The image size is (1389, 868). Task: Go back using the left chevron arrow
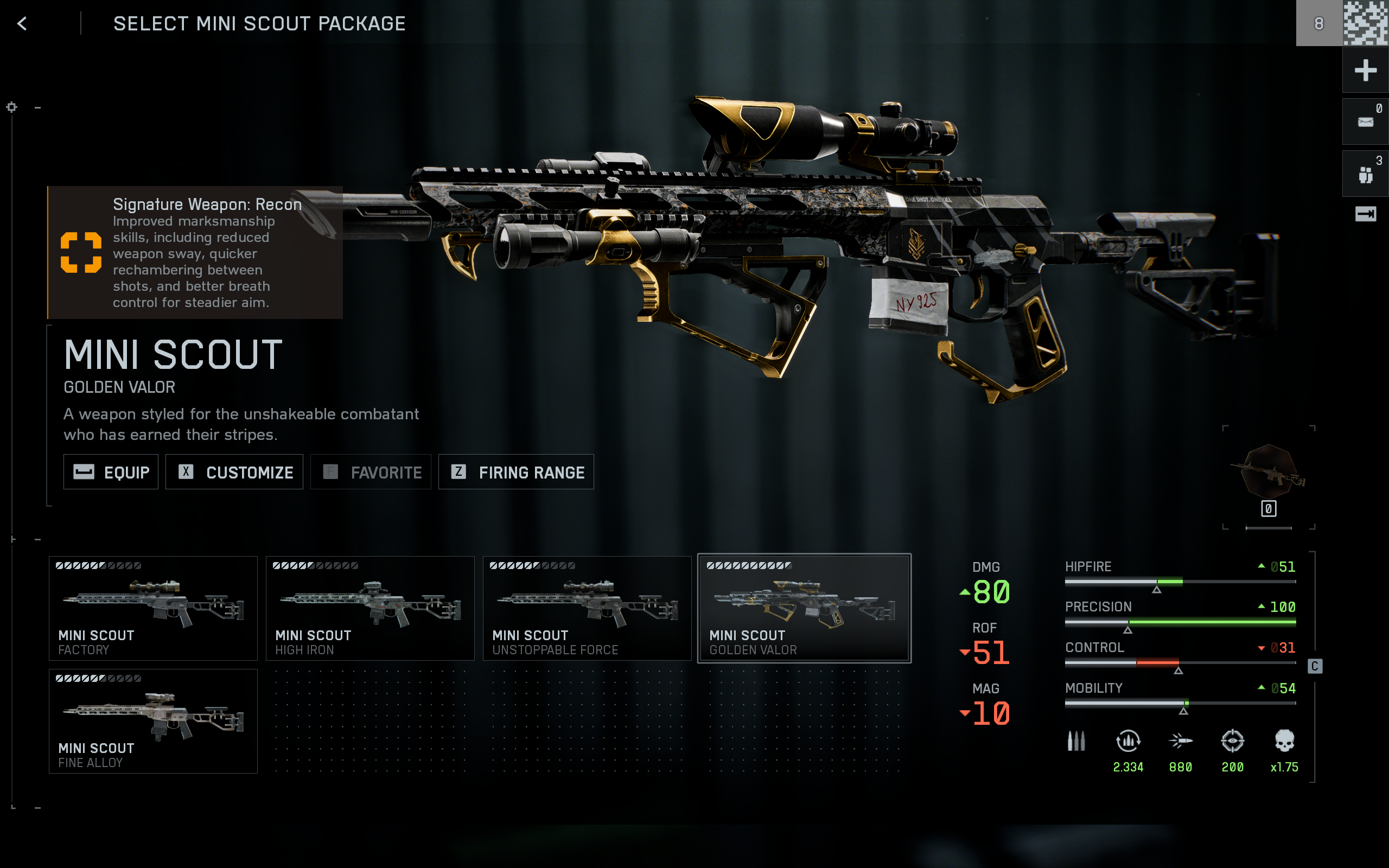(22, 24)
